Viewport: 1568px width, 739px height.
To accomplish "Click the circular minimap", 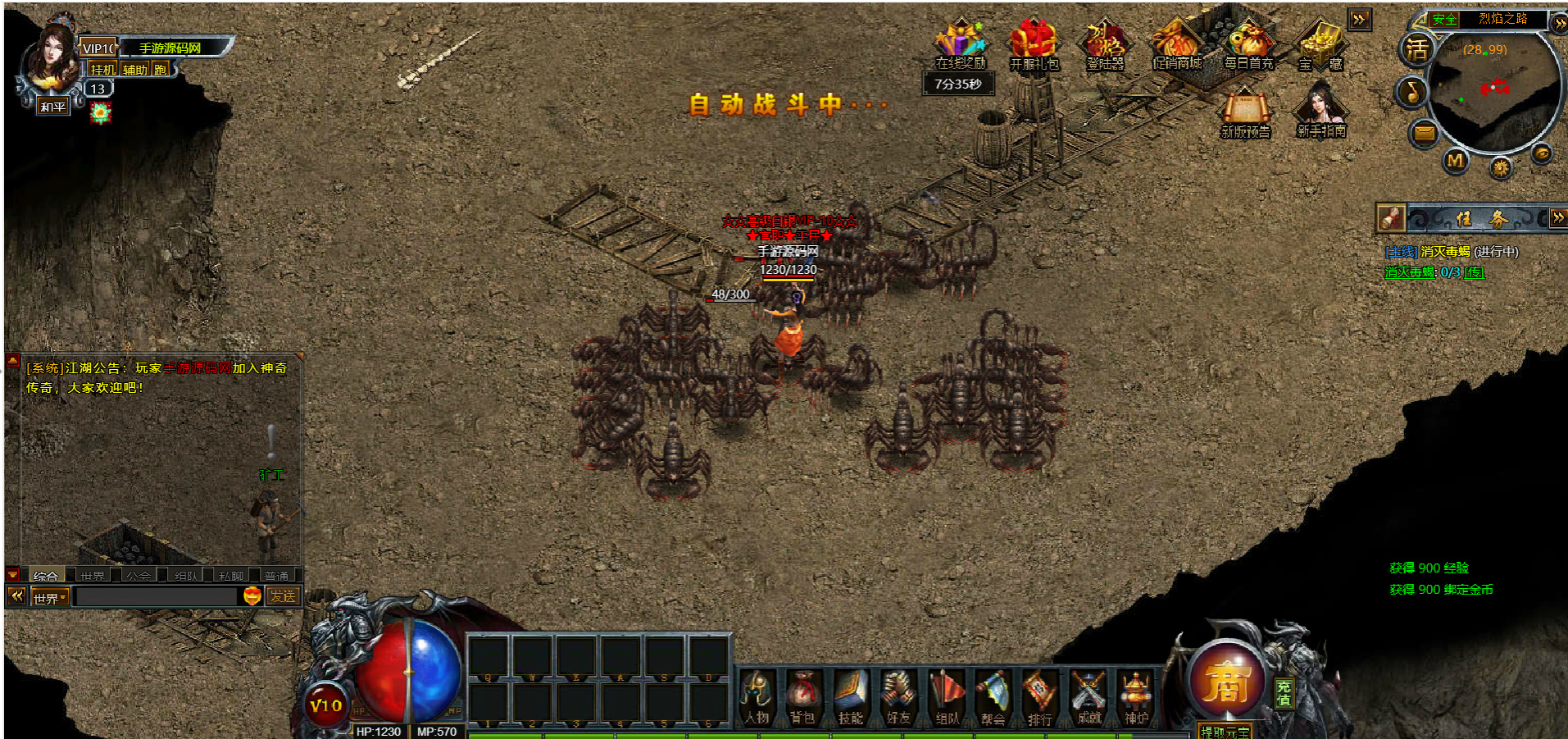I will point(1494,92).
